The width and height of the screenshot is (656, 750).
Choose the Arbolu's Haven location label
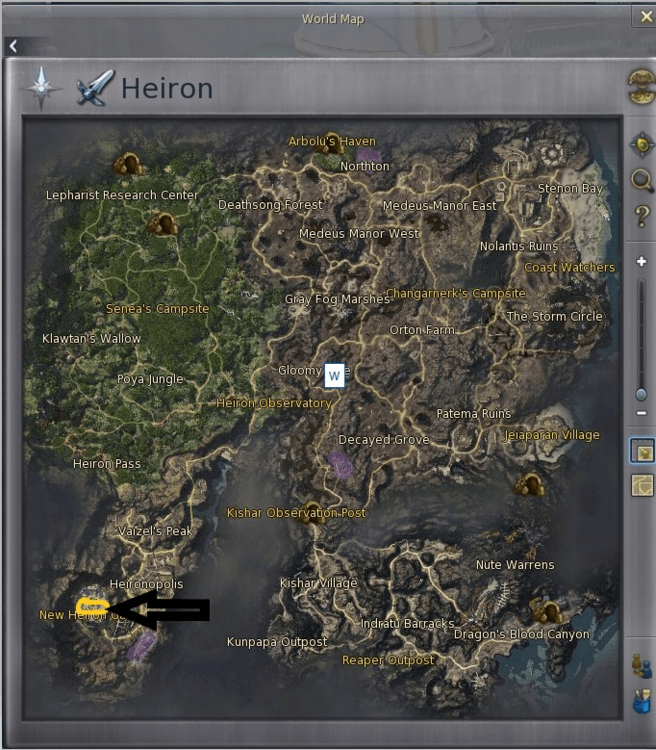(332, 141)
